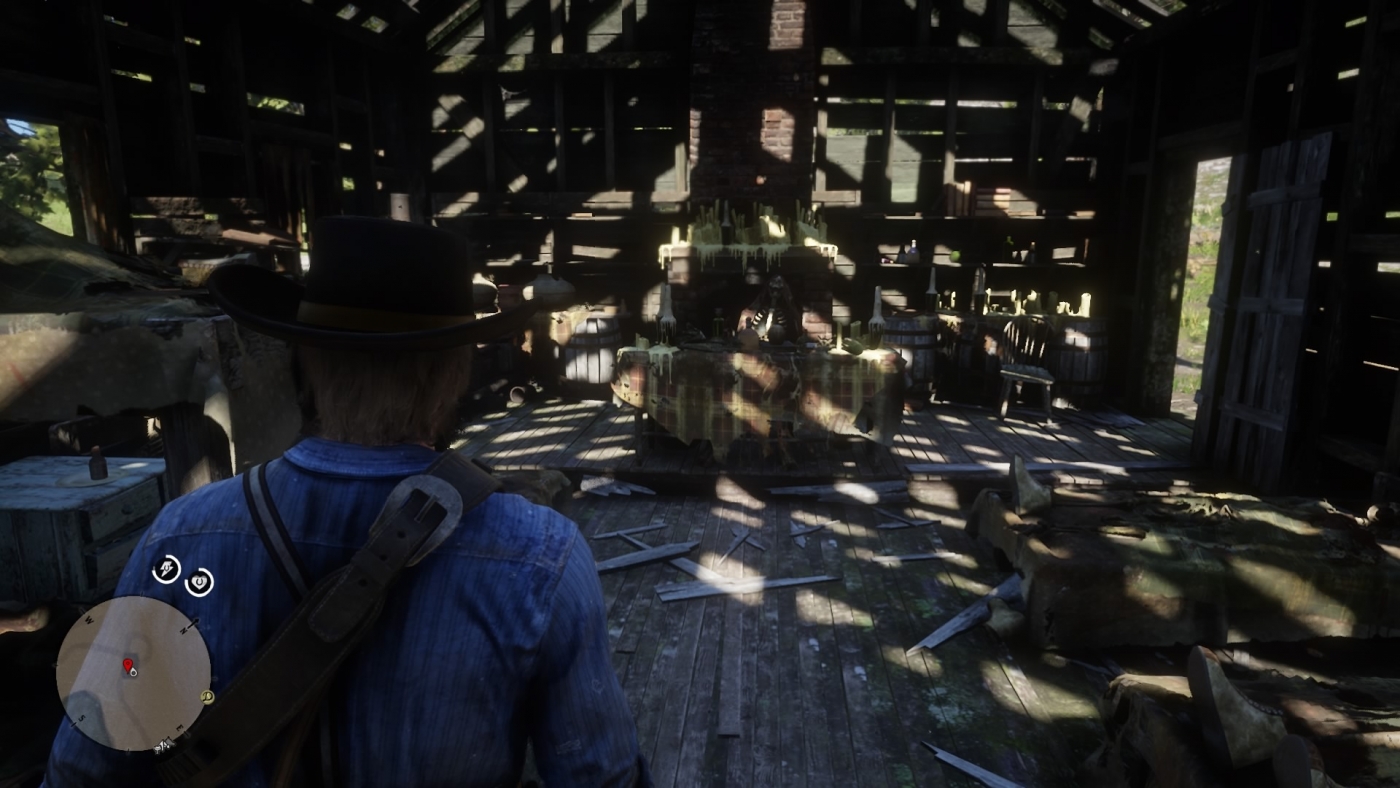This screenshot has width=1400, height=788.
Task: Click the boot icon below the minimap
Action: 164,746
